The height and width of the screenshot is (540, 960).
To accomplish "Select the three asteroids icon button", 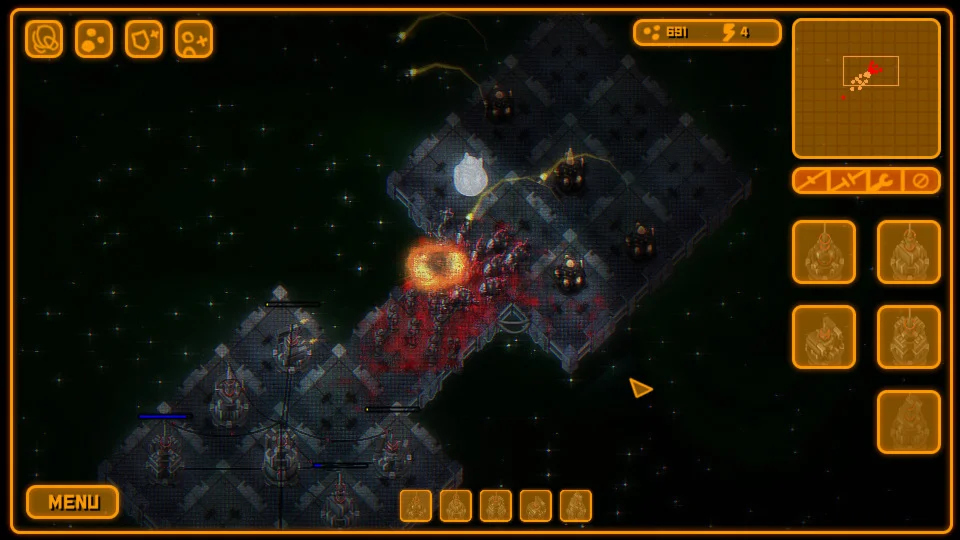I will pos(94,39).
